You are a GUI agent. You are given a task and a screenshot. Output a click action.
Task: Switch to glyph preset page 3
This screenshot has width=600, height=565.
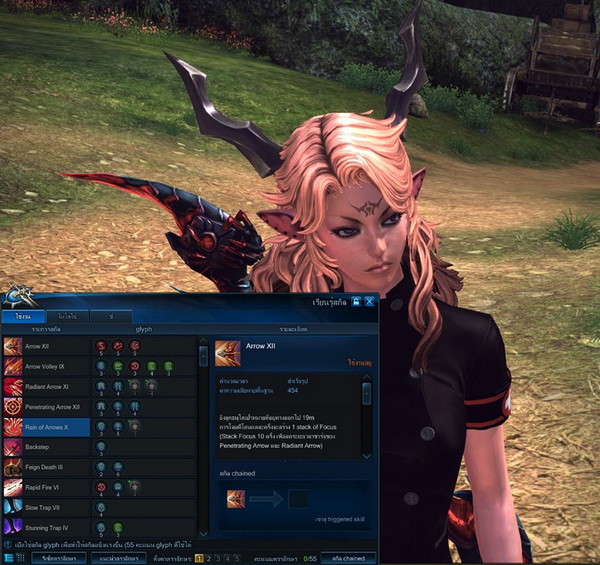[220, 557]
